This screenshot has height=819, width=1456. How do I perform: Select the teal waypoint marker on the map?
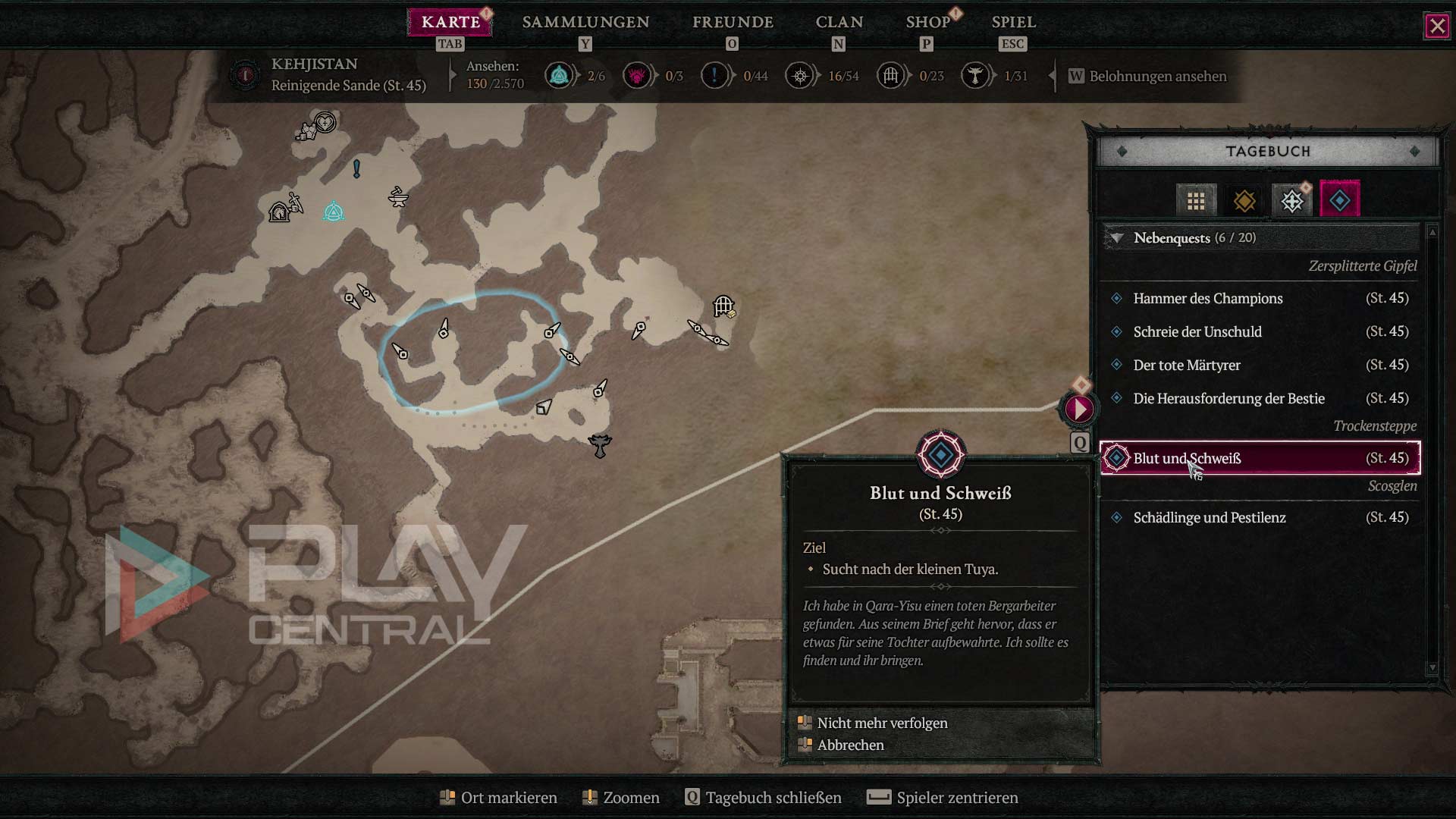334,212
